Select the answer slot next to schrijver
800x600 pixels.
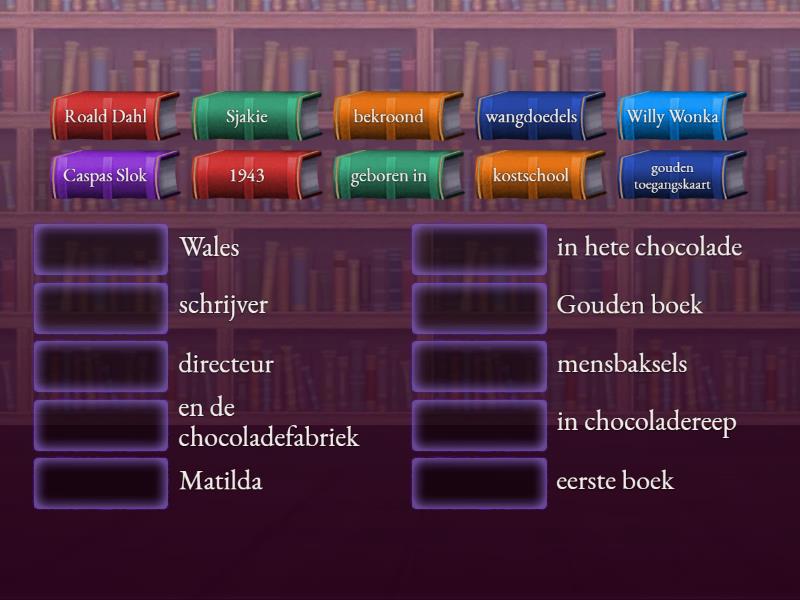pos(101,307)
